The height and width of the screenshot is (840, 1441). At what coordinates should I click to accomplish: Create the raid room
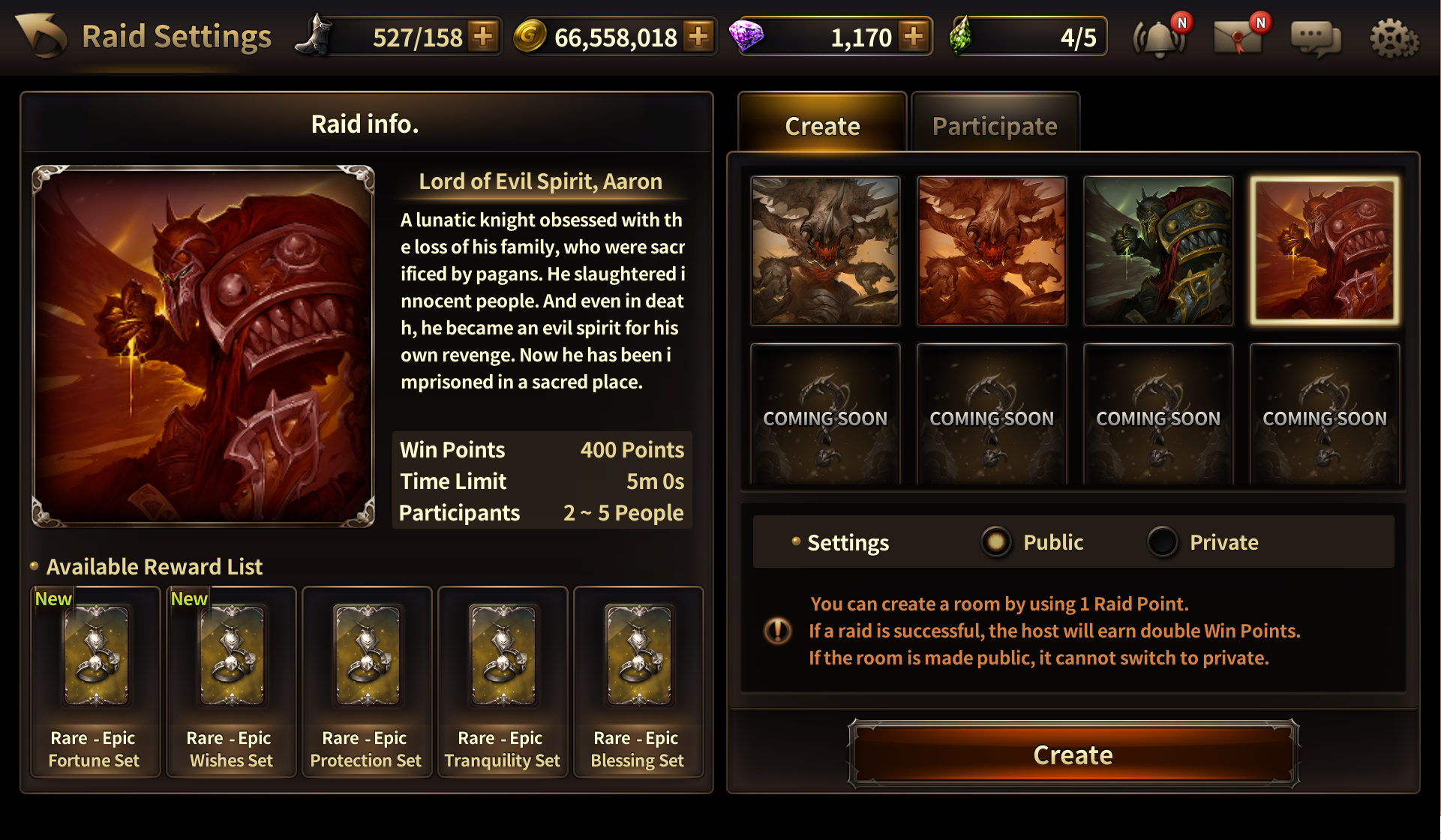[1073, 754]
